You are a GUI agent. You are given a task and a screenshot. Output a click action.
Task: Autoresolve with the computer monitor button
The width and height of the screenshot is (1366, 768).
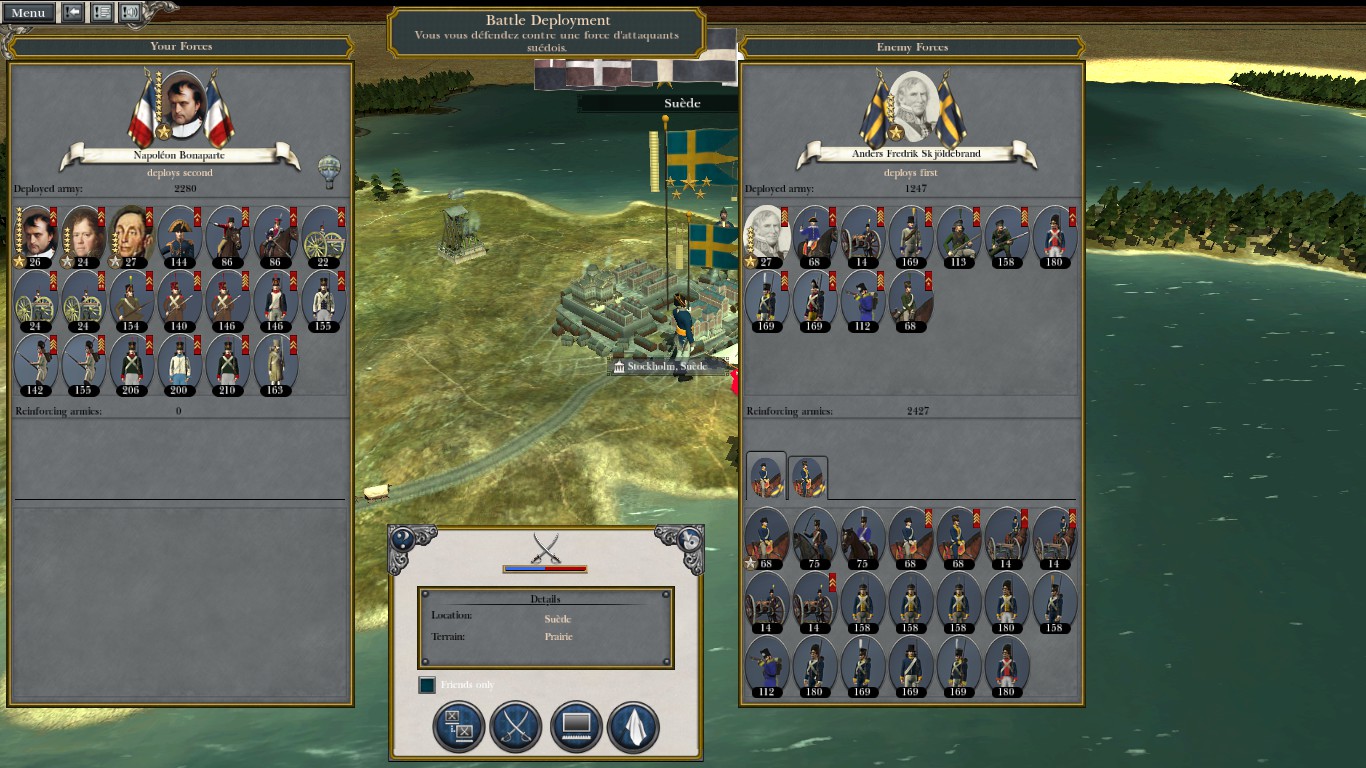(575, 727)
